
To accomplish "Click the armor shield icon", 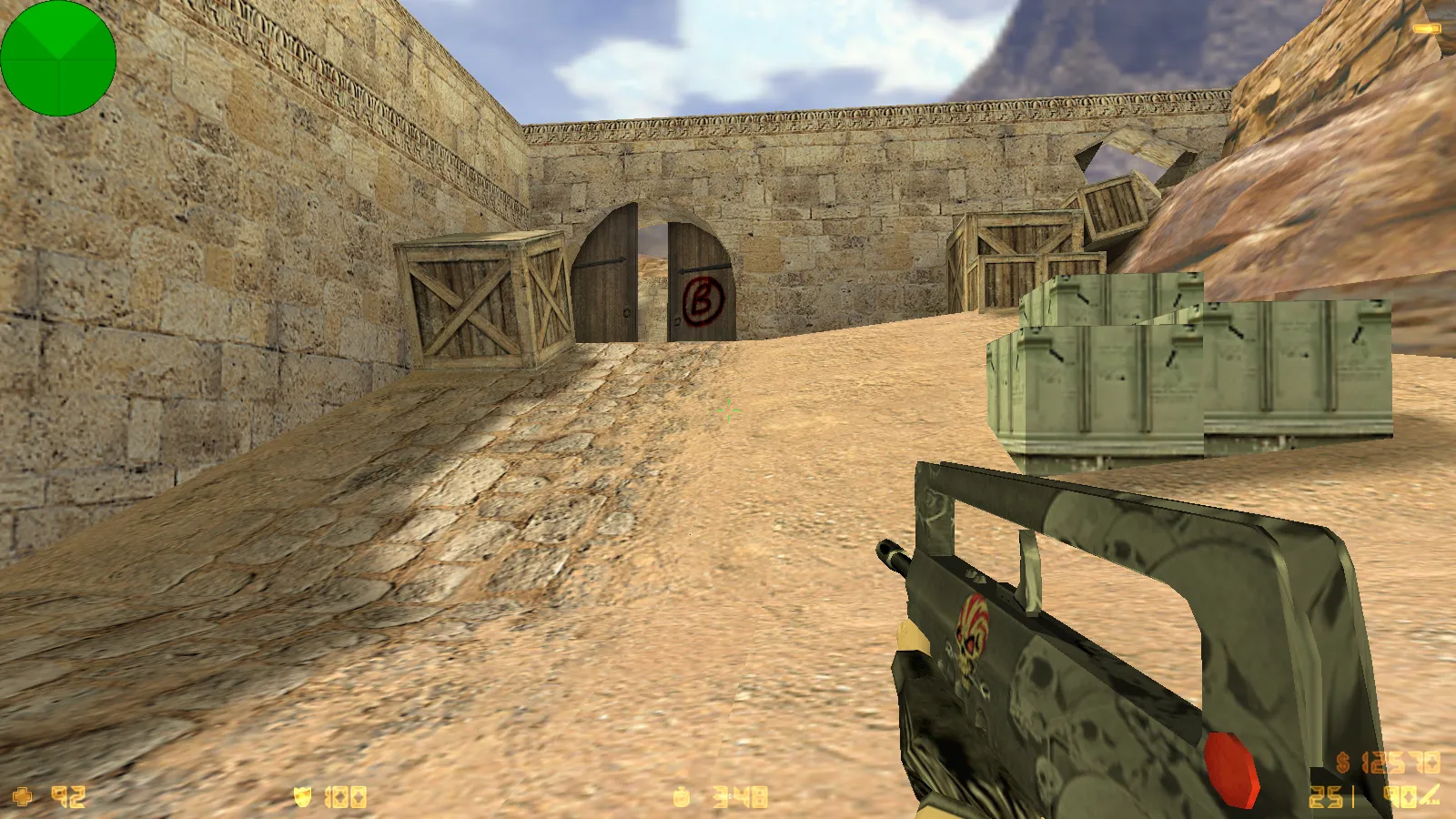I will (x=303, y=798).
